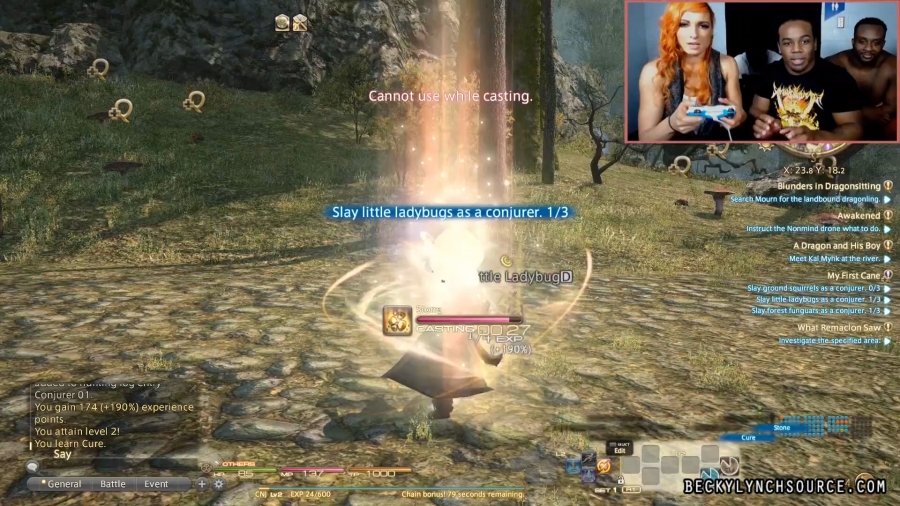Click the streamer webcam overlay
This screenshot has height=506, width=900.
pyautogui.click(x=760, y=72)
